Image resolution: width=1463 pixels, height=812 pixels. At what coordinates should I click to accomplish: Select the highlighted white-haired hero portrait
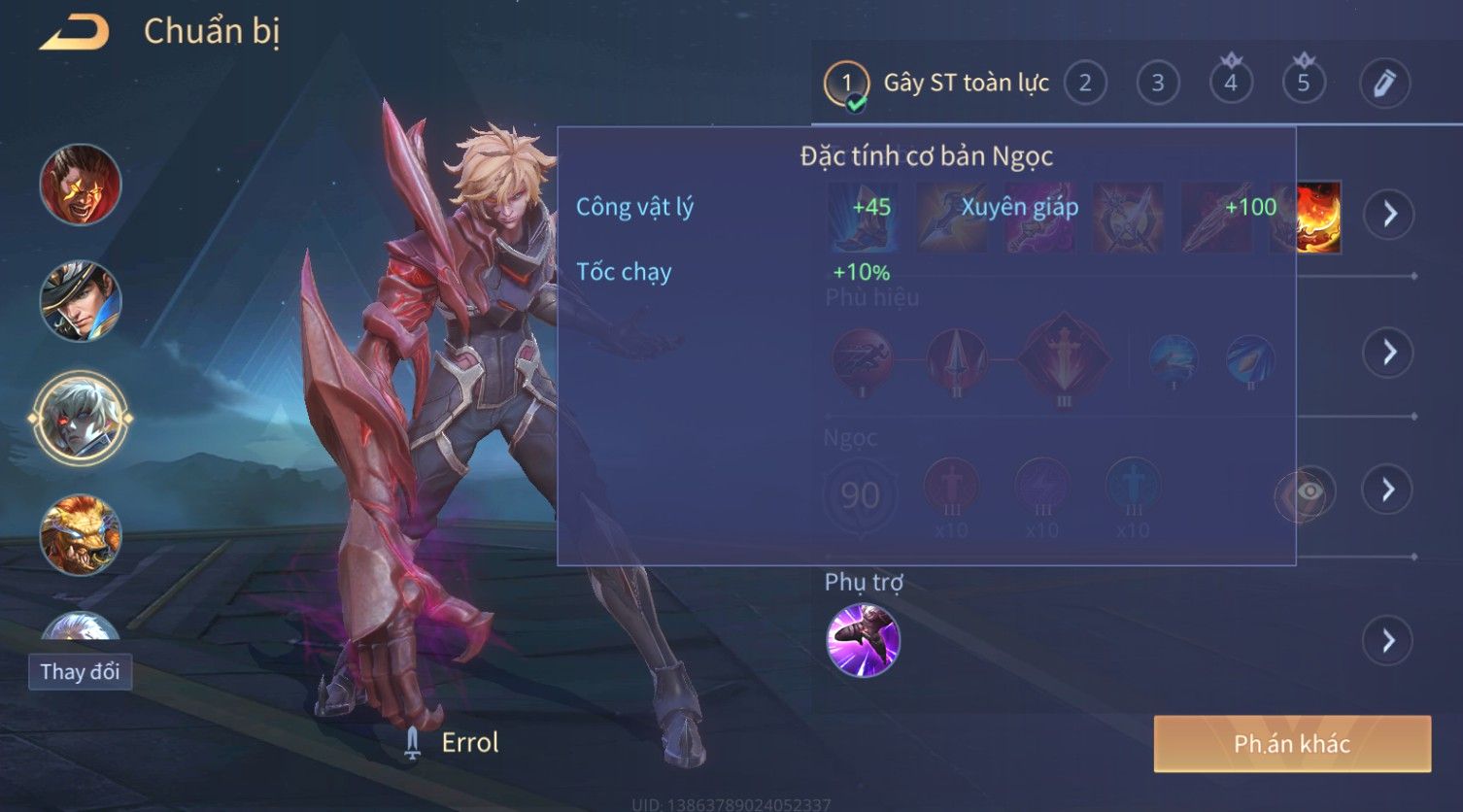pyautogui.click(x=81, y=419)
